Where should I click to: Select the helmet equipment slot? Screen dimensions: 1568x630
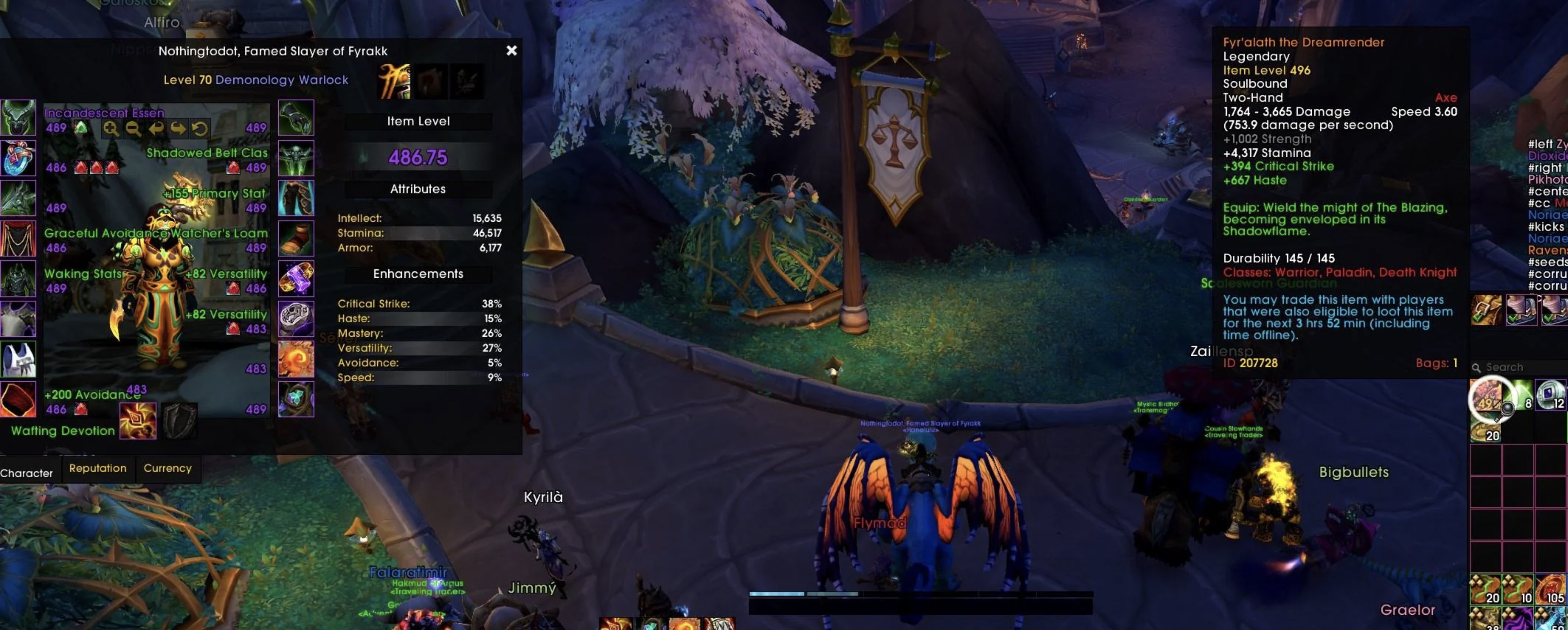(x=18, y=118)
